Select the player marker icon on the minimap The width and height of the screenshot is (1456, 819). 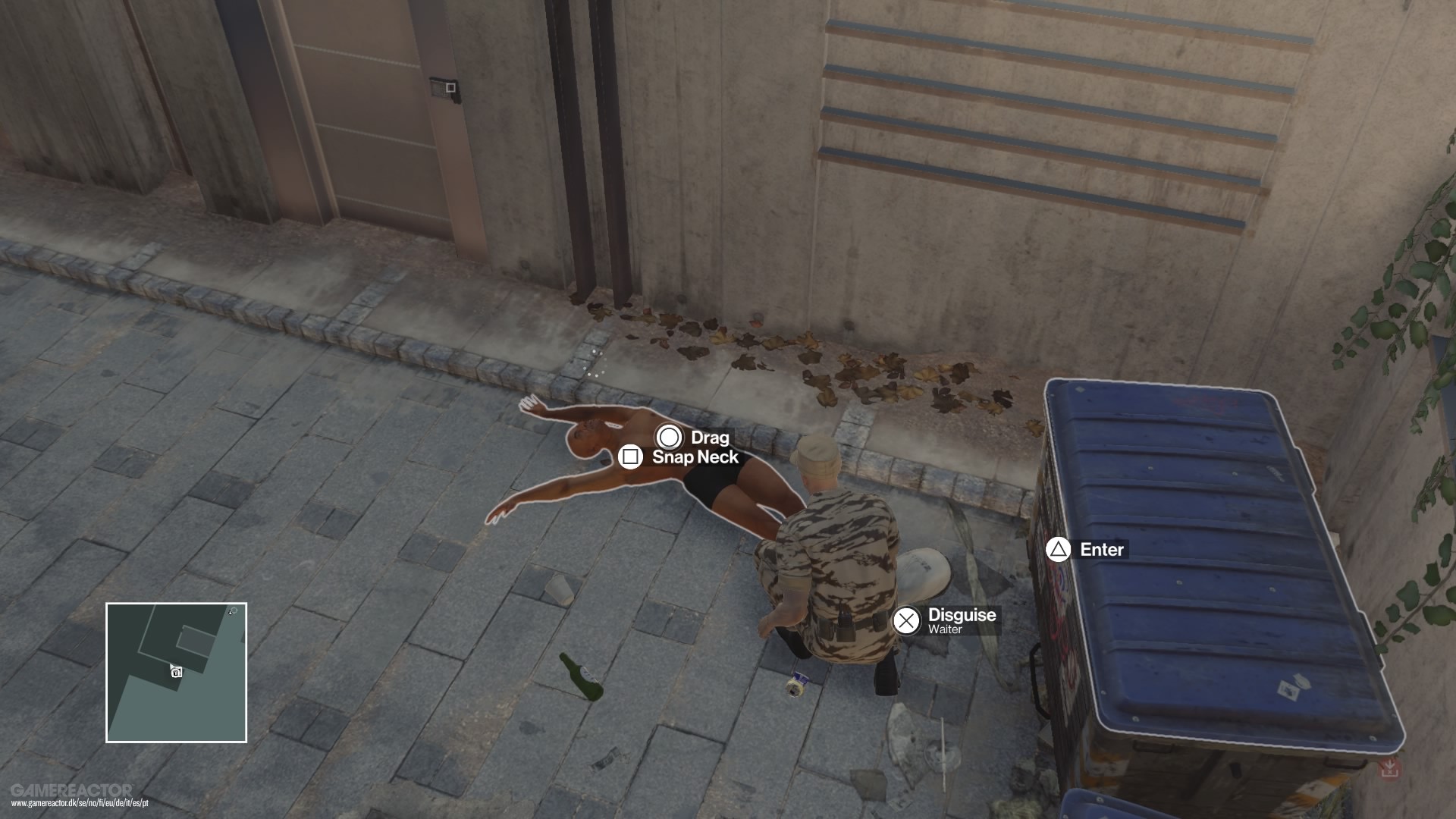tap(176, 672)
